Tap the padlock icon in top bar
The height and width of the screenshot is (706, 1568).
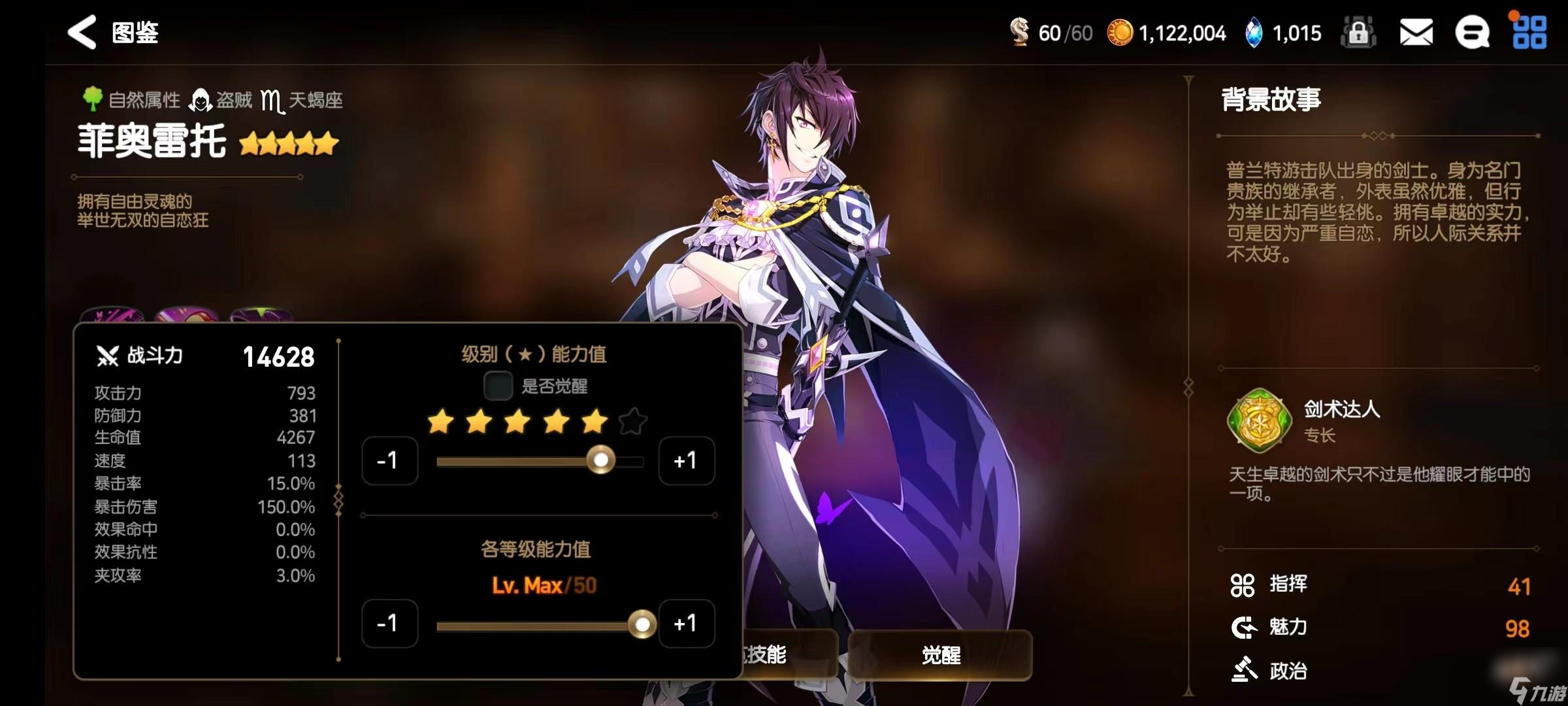pyautogui.click(x=1358, y=32)
